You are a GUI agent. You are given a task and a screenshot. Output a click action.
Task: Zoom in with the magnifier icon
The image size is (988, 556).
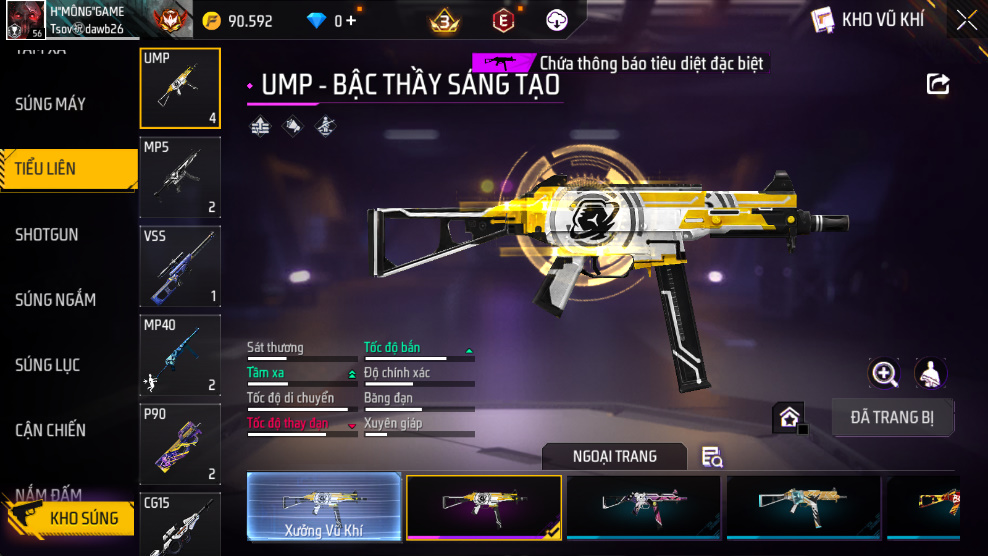[x=884, y=374]
